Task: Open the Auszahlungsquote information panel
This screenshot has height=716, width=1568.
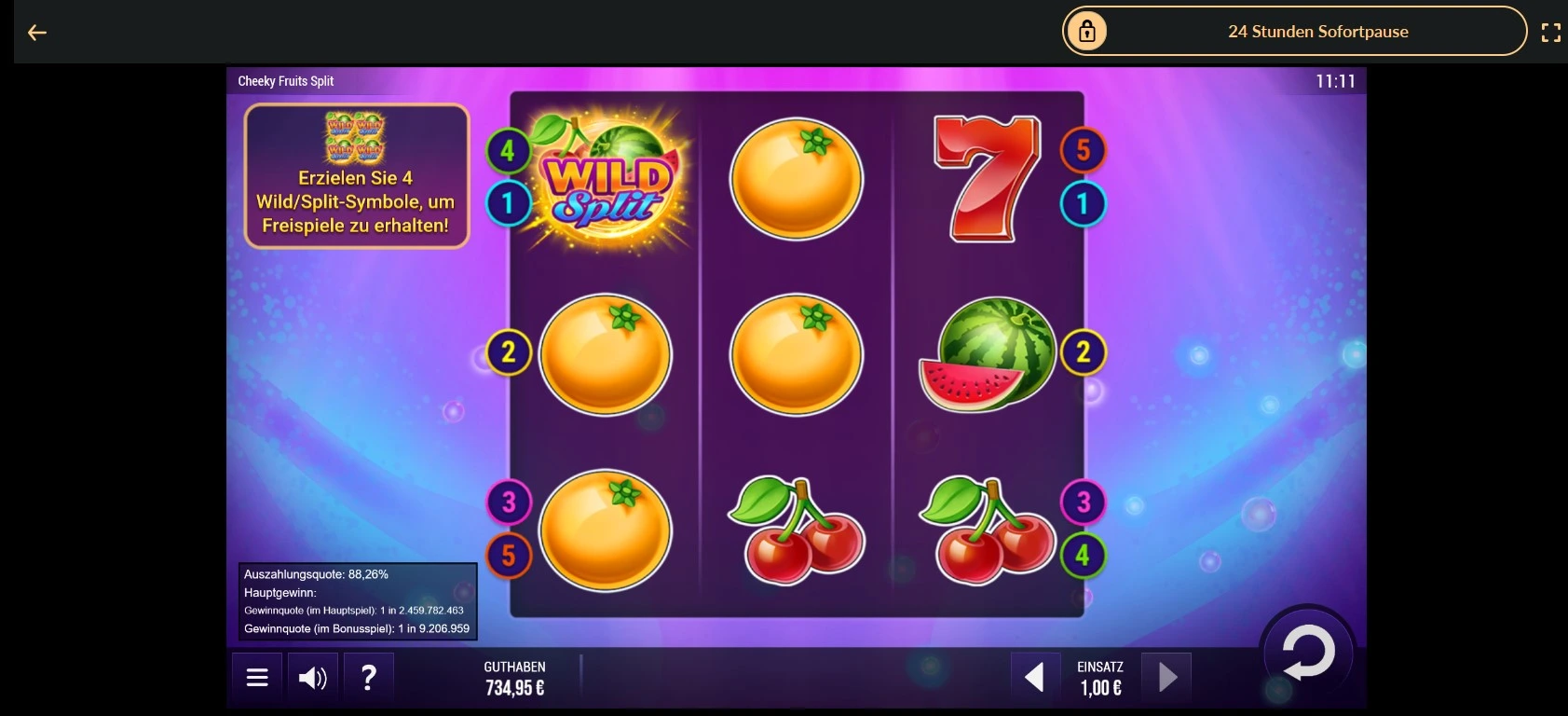Action: pyautogui.click(x=358, y=601)
